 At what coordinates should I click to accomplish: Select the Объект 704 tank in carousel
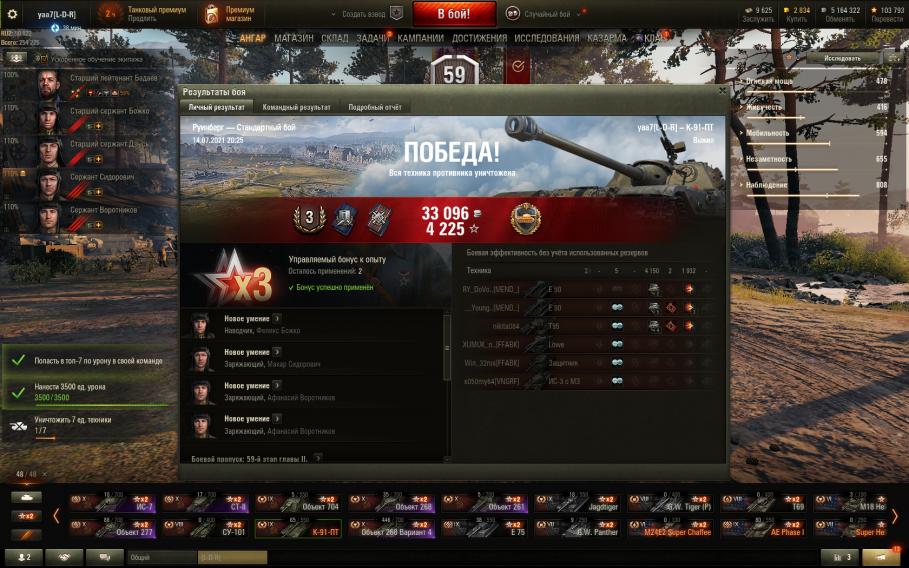click(301, 502)
